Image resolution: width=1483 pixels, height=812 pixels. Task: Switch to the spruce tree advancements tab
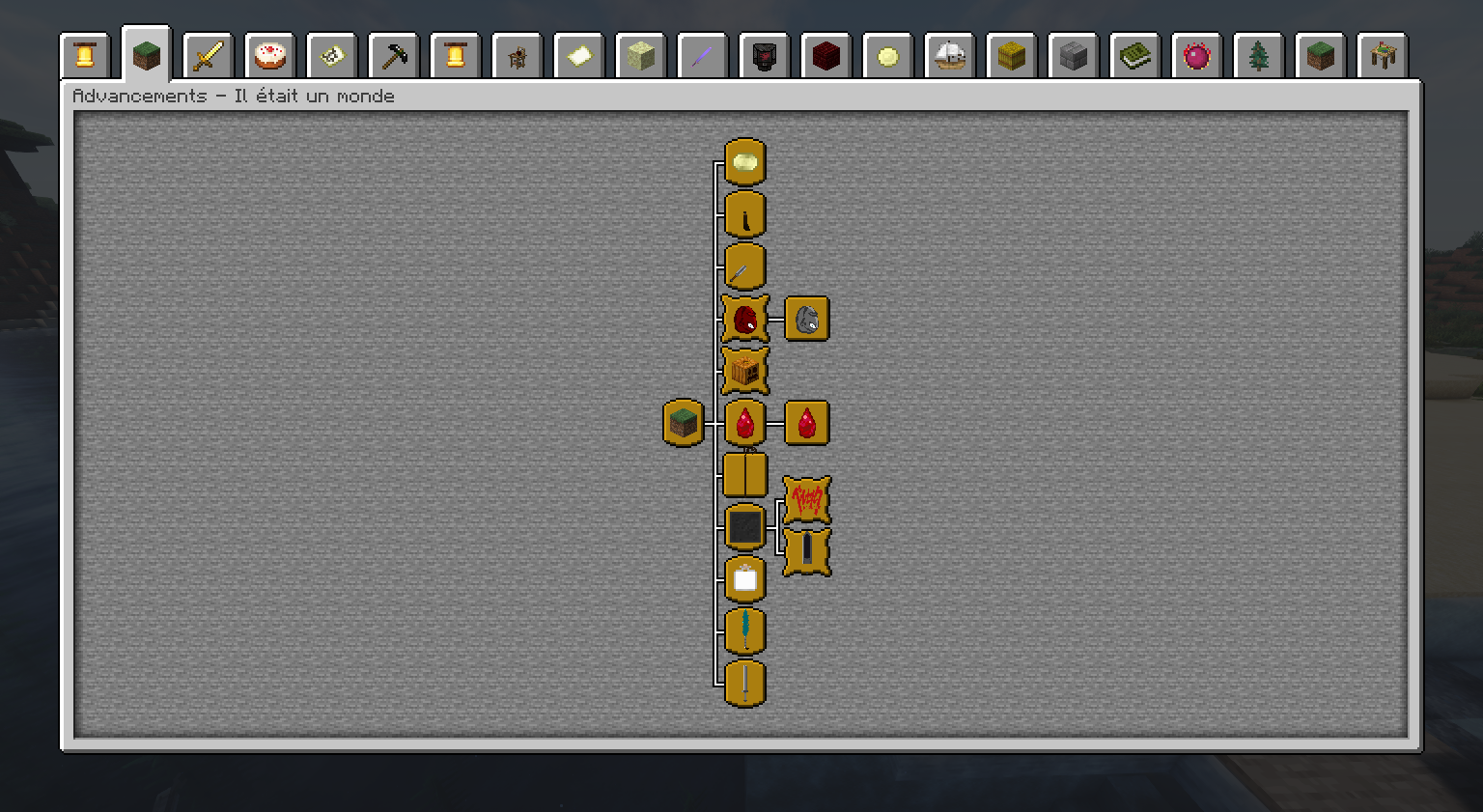coord(1259,55)
